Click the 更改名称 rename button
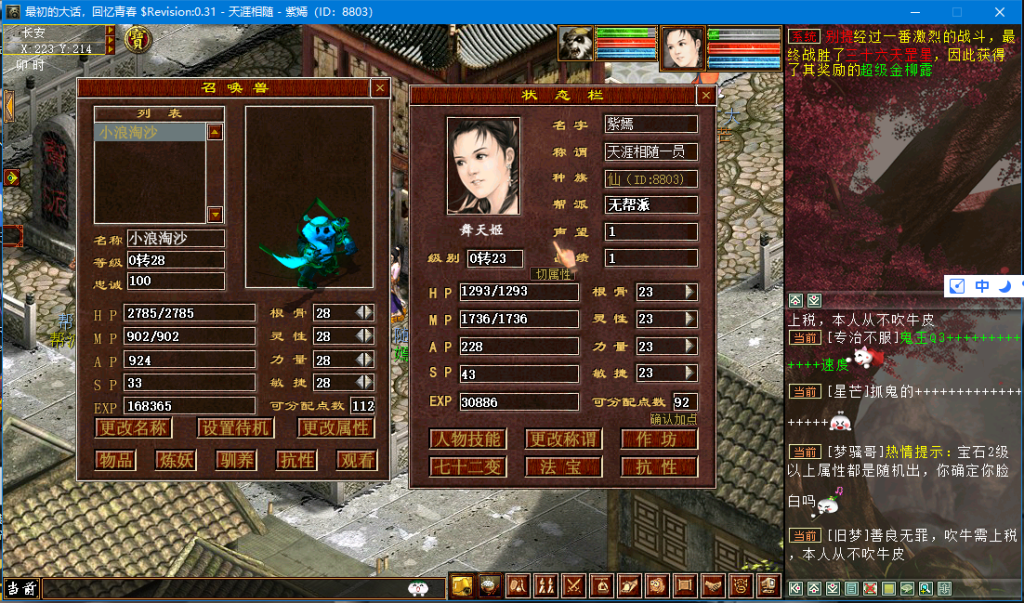This screenshot has width=1024, height=603. click(133, 428)
